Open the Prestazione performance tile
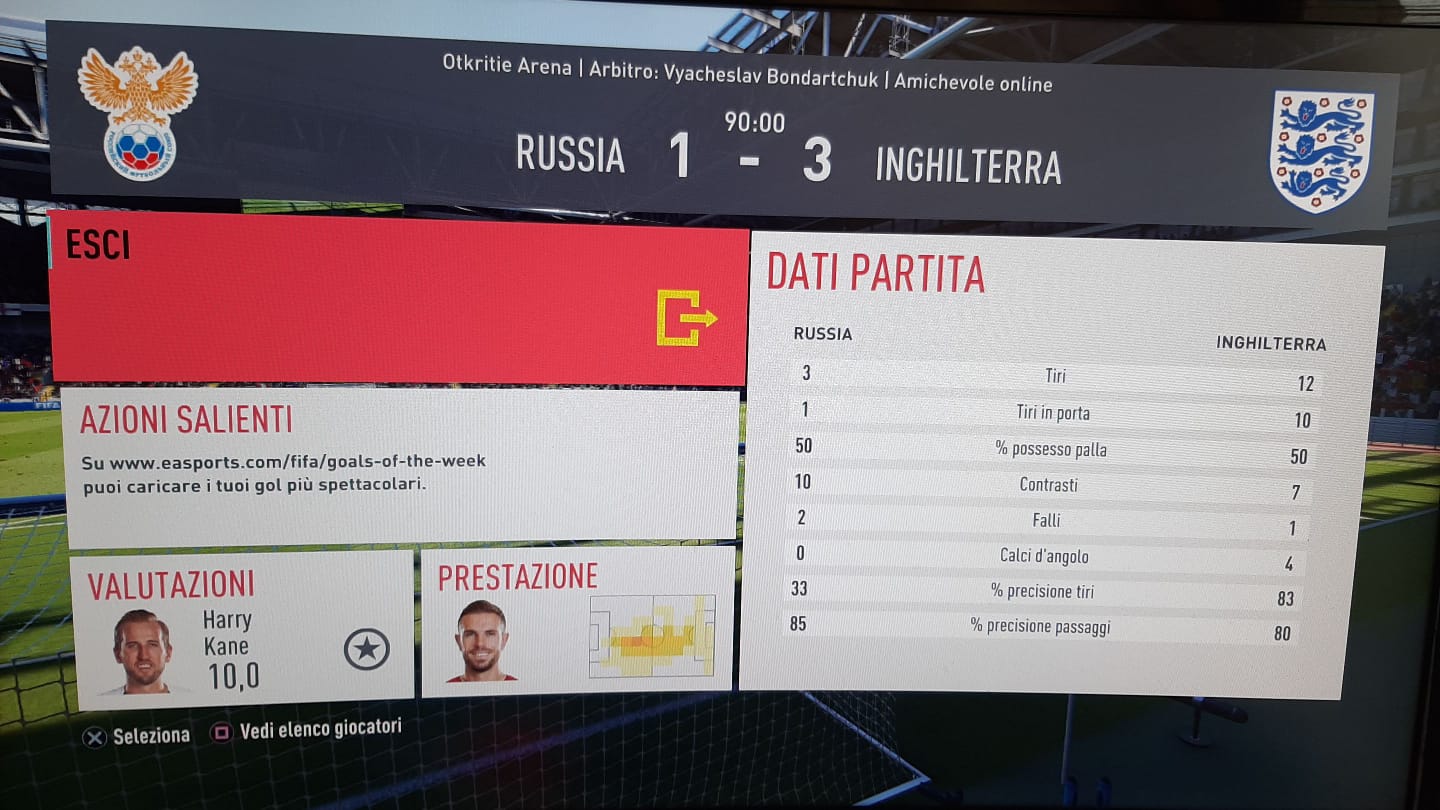Image resolution: width=1440 pixels, height=810 pixels. (578, 622)
